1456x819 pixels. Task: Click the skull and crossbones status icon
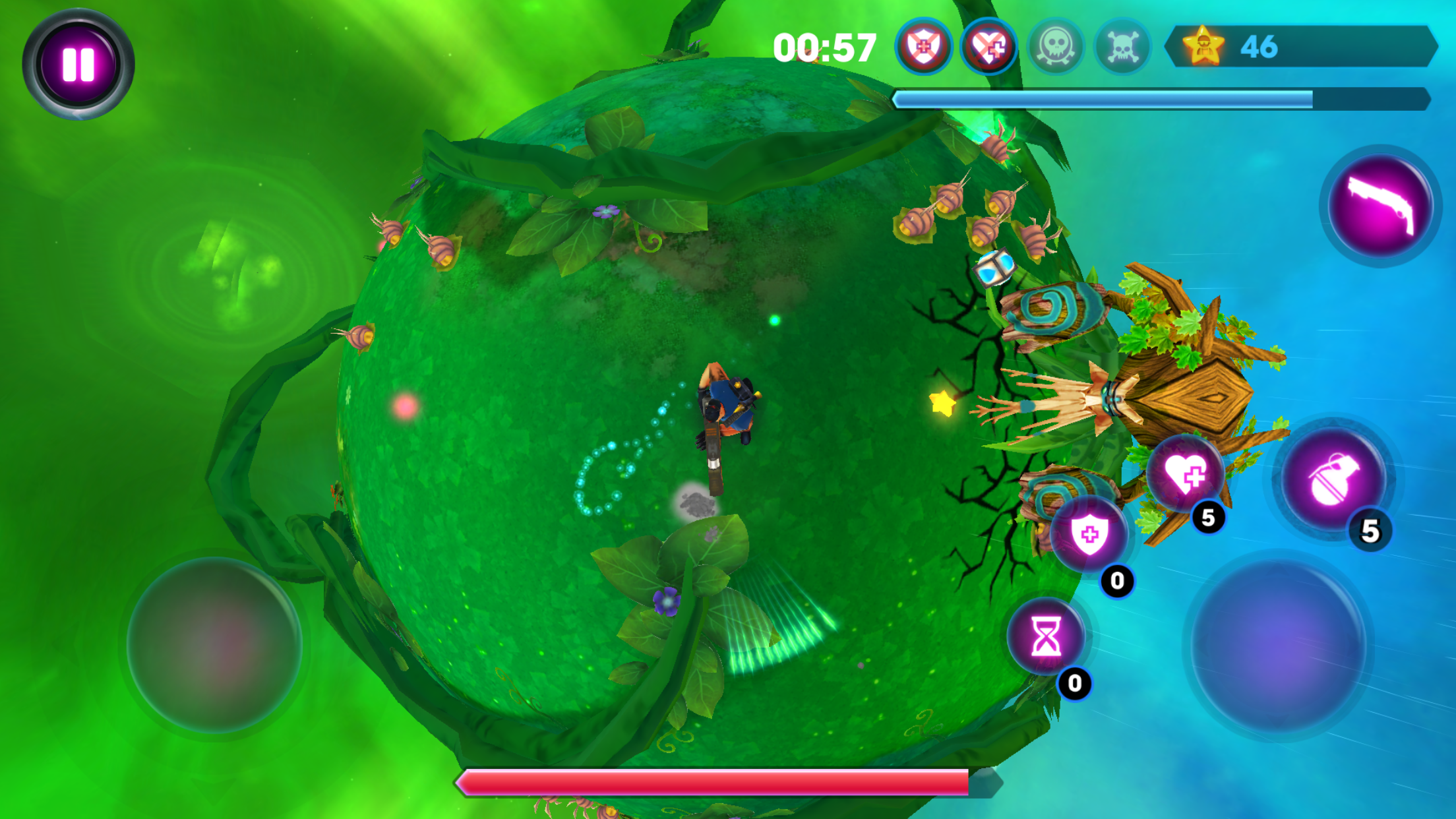tap(1120, 47)
